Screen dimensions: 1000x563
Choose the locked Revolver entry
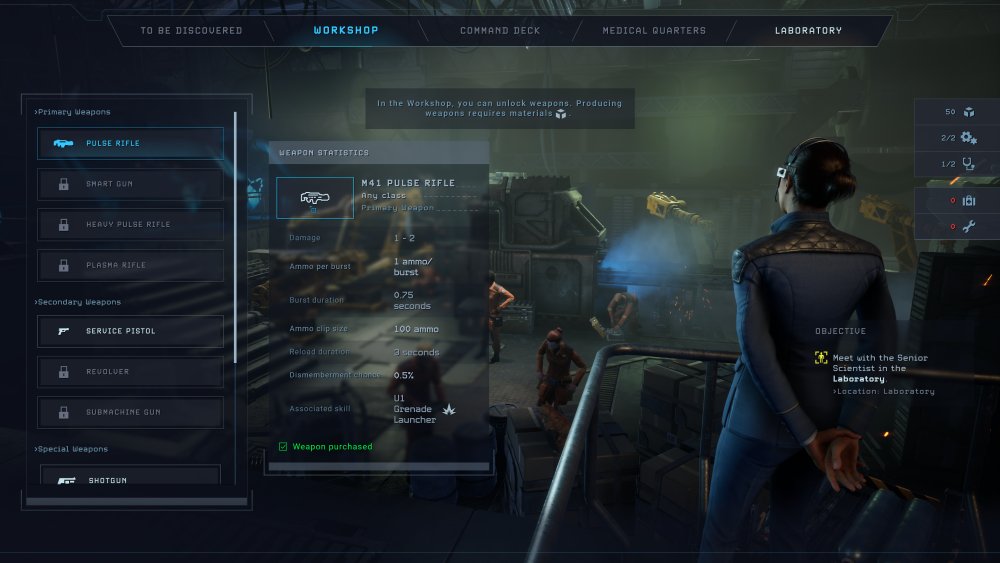tap(131, 372)
